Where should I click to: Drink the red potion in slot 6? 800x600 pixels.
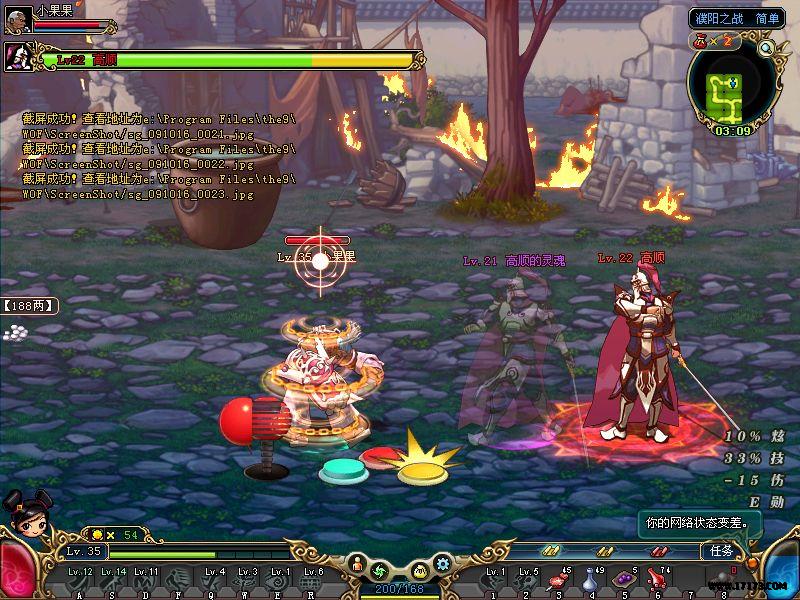point(657,581)
